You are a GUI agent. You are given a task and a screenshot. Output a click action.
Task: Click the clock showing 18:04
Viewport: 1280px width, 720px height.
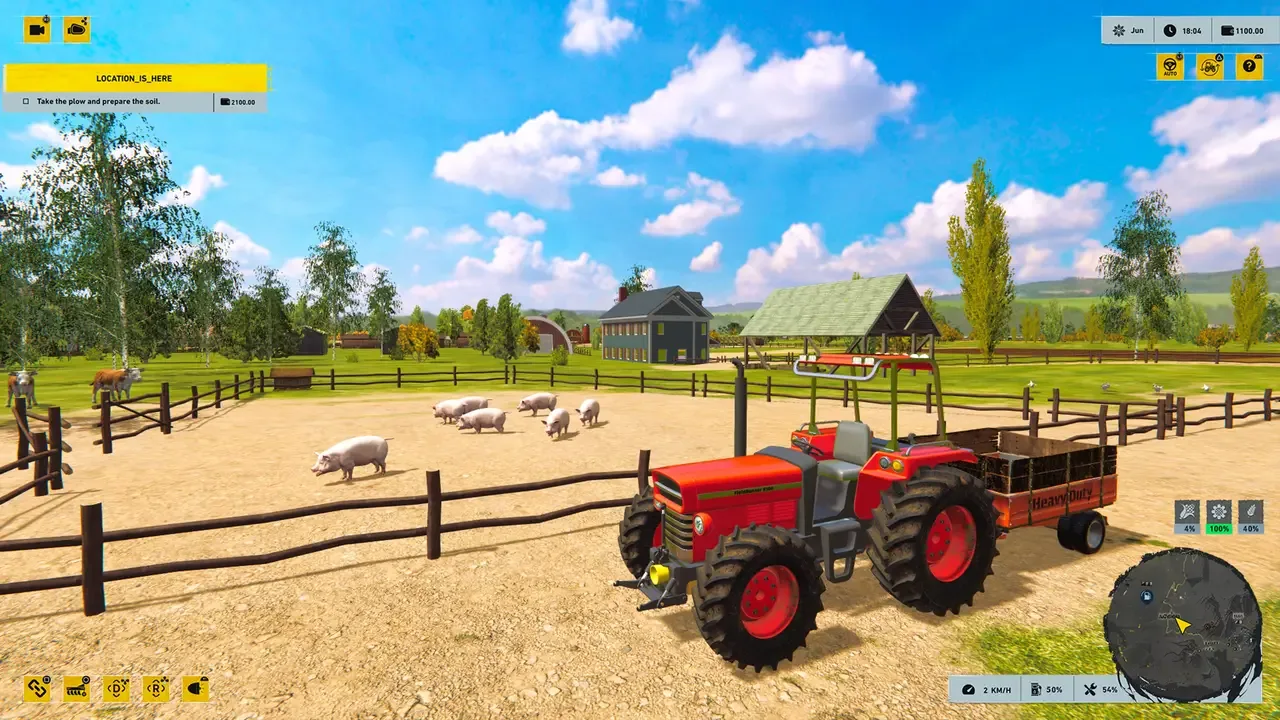[1181, 29]
